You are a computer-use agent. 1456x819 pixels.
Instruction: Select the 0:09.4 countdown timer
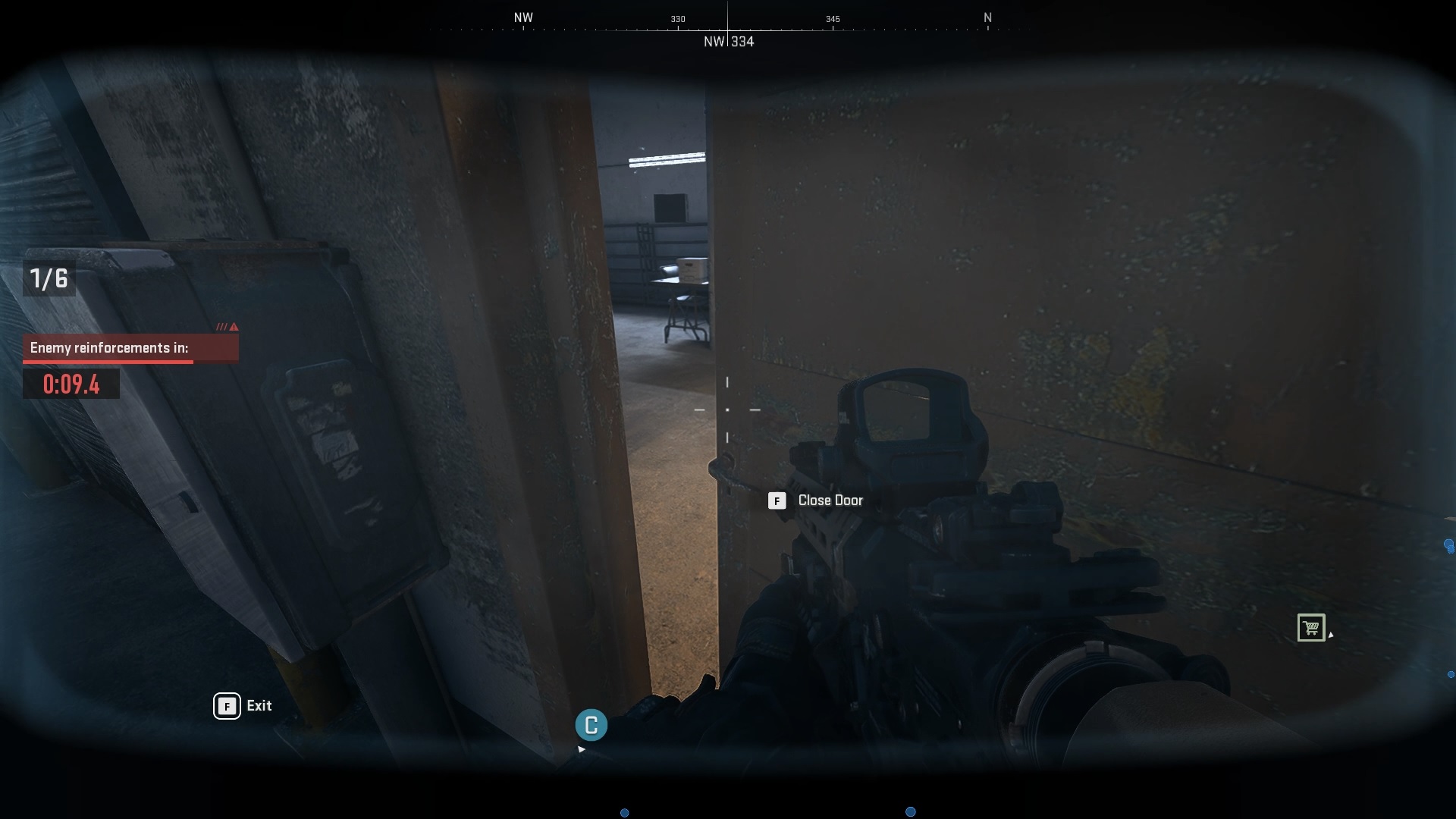(x=71, y=384)
